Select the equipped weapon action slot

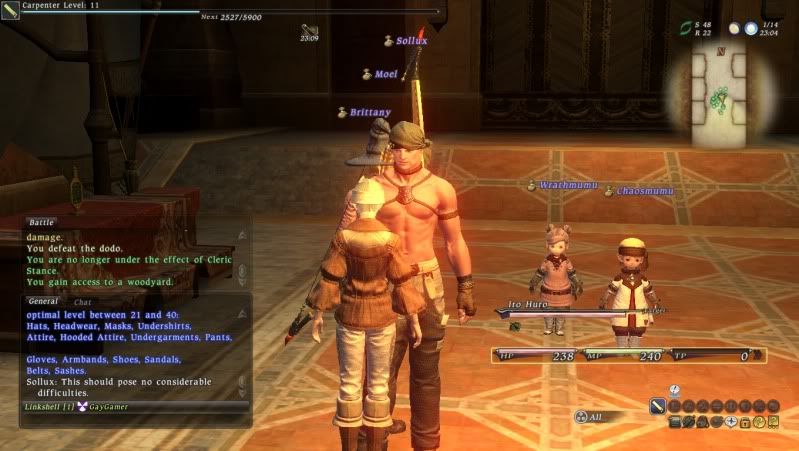pos(658,406)
